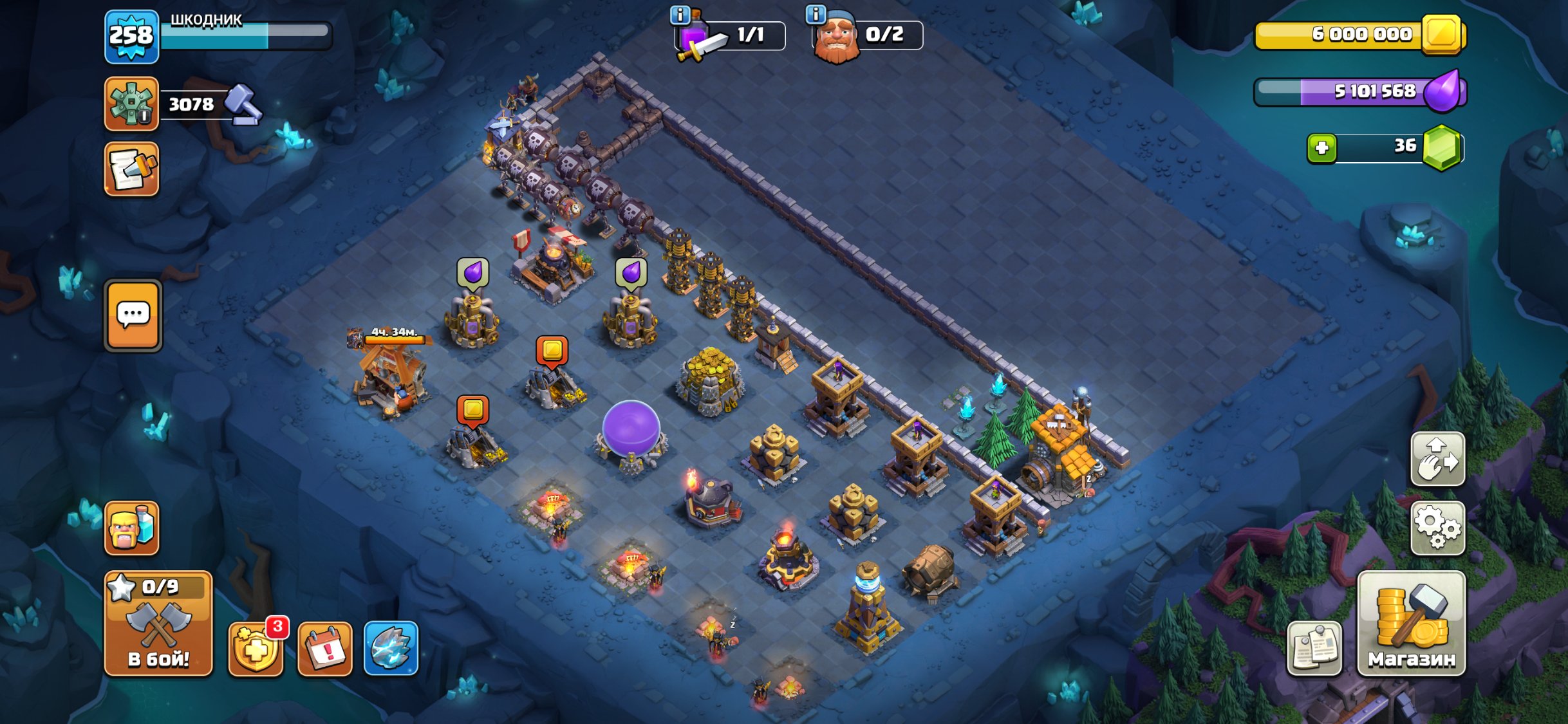This screenshot has height=724, width=1568.
Task: Collect gold from the orange coin bubble
Action: coord(552,351)
